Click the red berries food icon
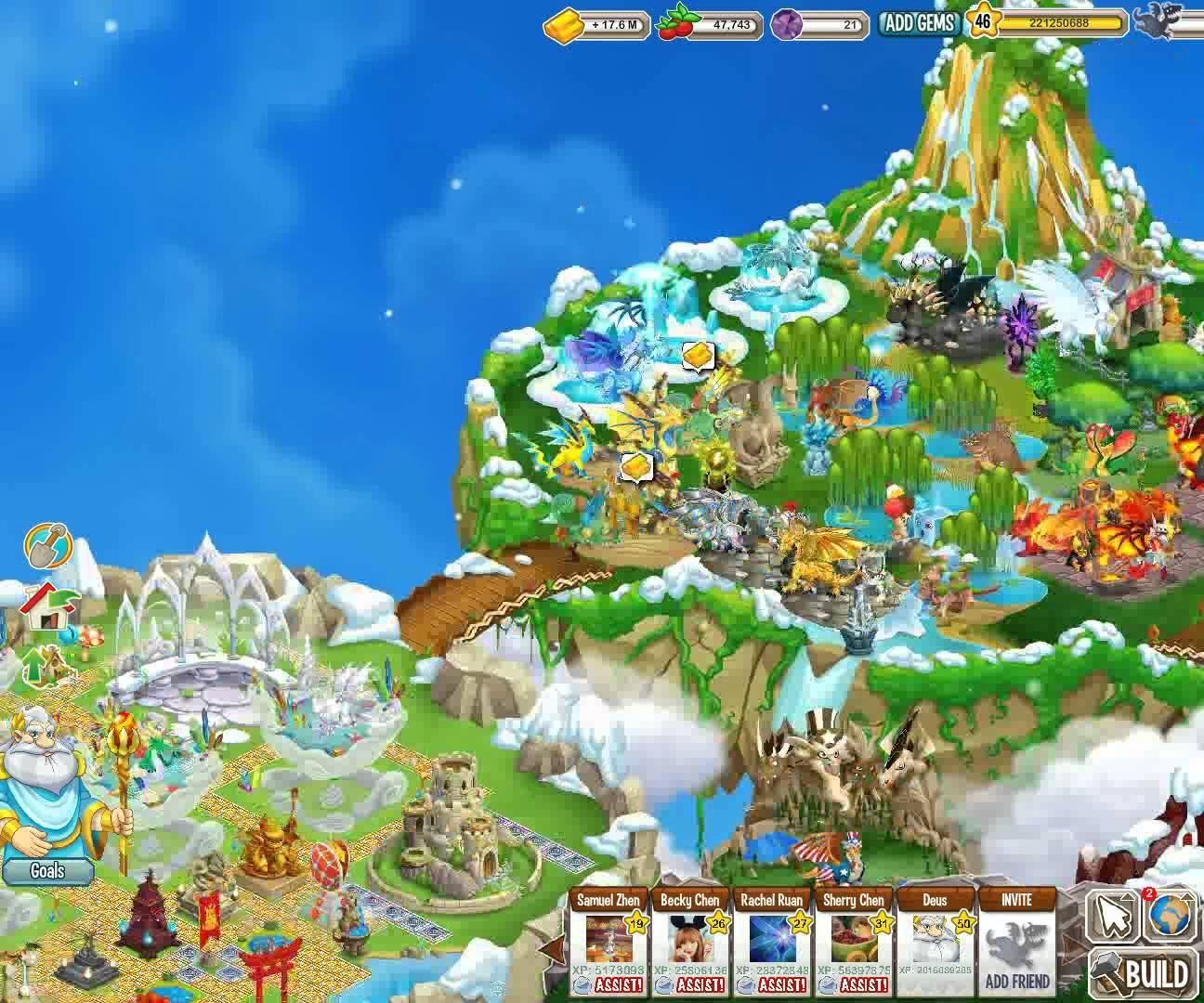This screenshot has width=1204, height=1003. coord(674,23)
